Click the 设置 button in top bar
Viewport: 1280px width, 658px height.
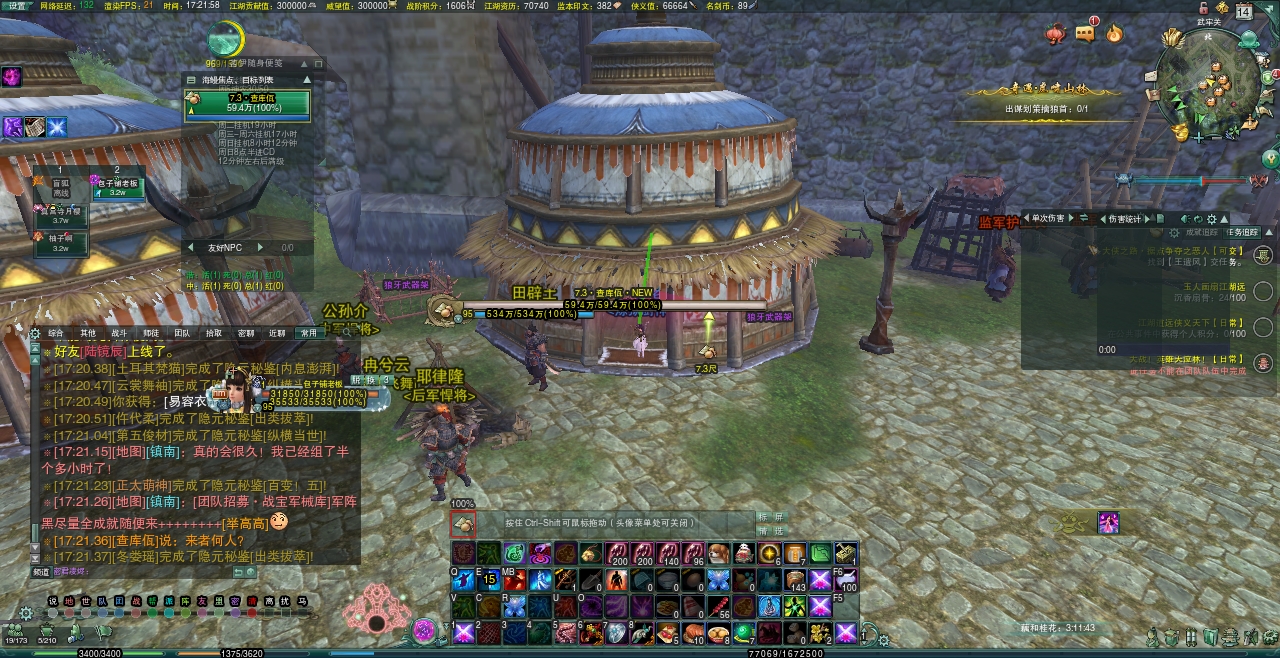pyautogui.click(x=17, y=5)
